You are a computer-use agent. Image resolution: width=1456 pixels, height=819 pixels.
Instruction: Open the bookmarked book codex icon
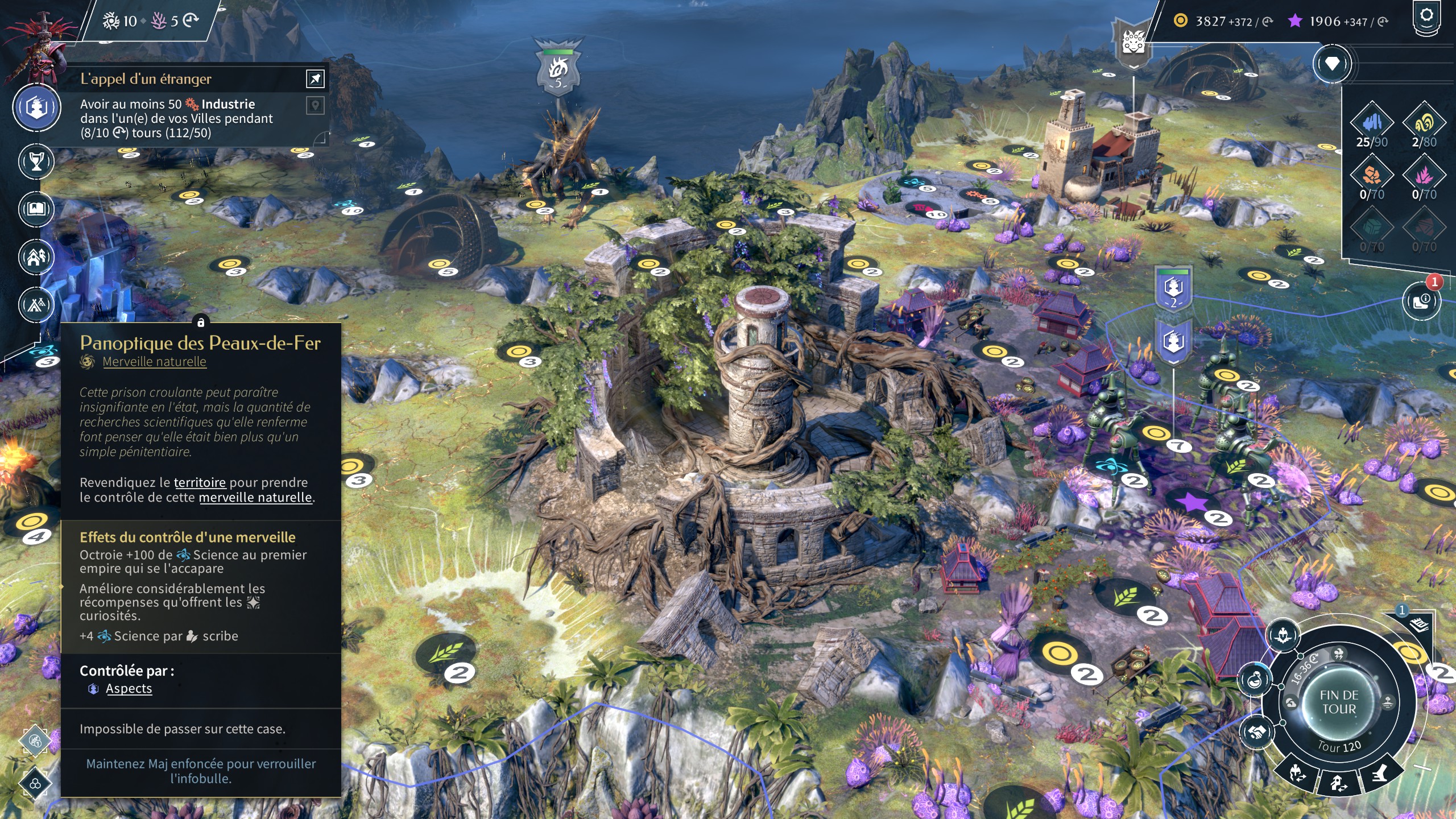36,209
